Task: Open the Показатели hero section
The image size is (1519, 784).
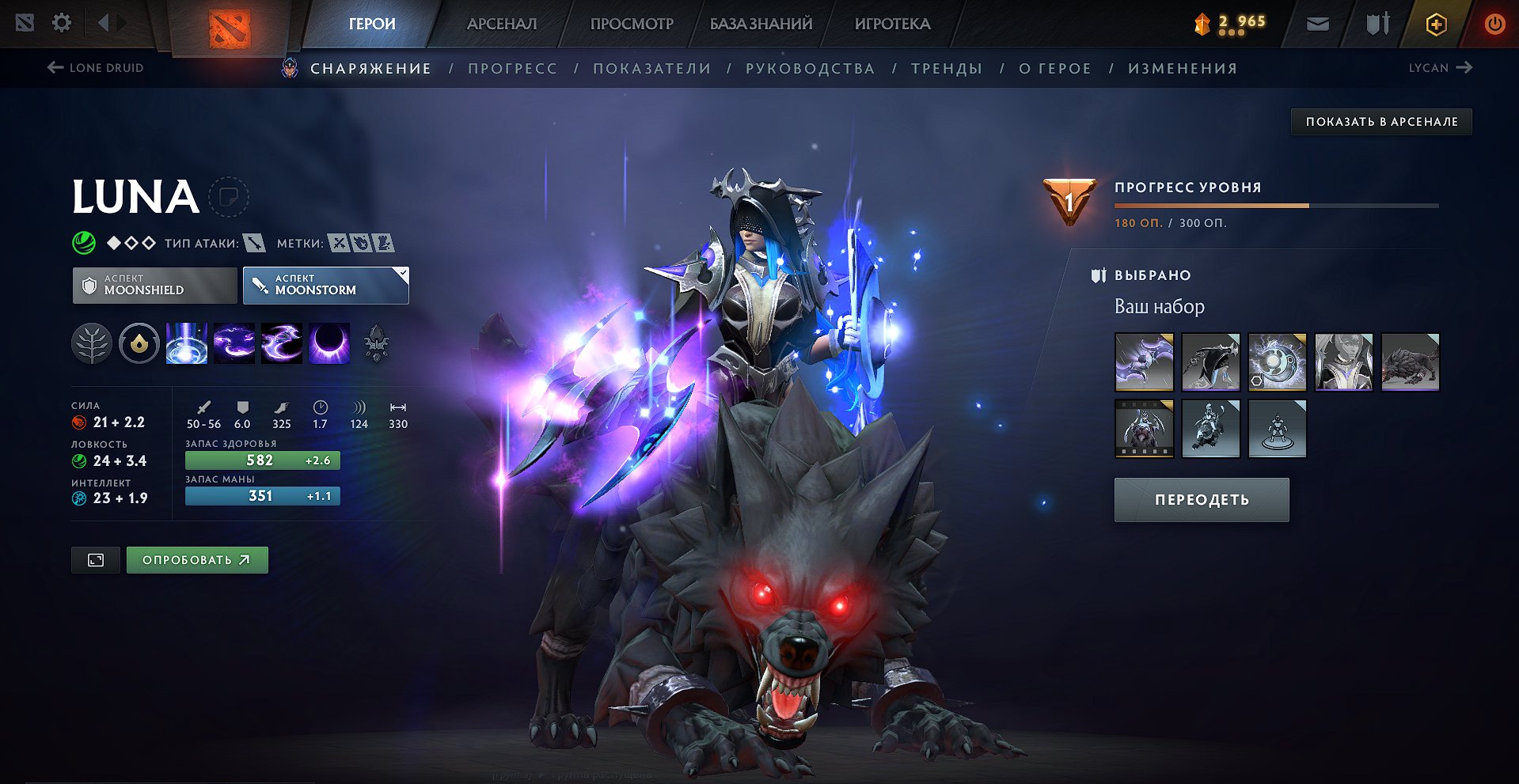Action: pos(651,69)
